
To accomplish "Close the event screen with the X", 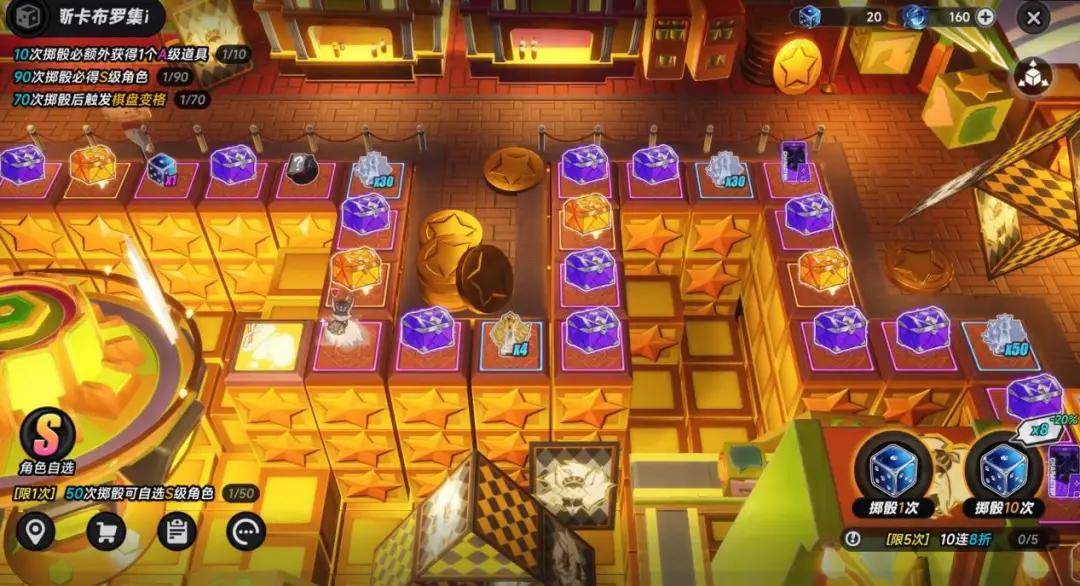I will (x=1033, y=16).
